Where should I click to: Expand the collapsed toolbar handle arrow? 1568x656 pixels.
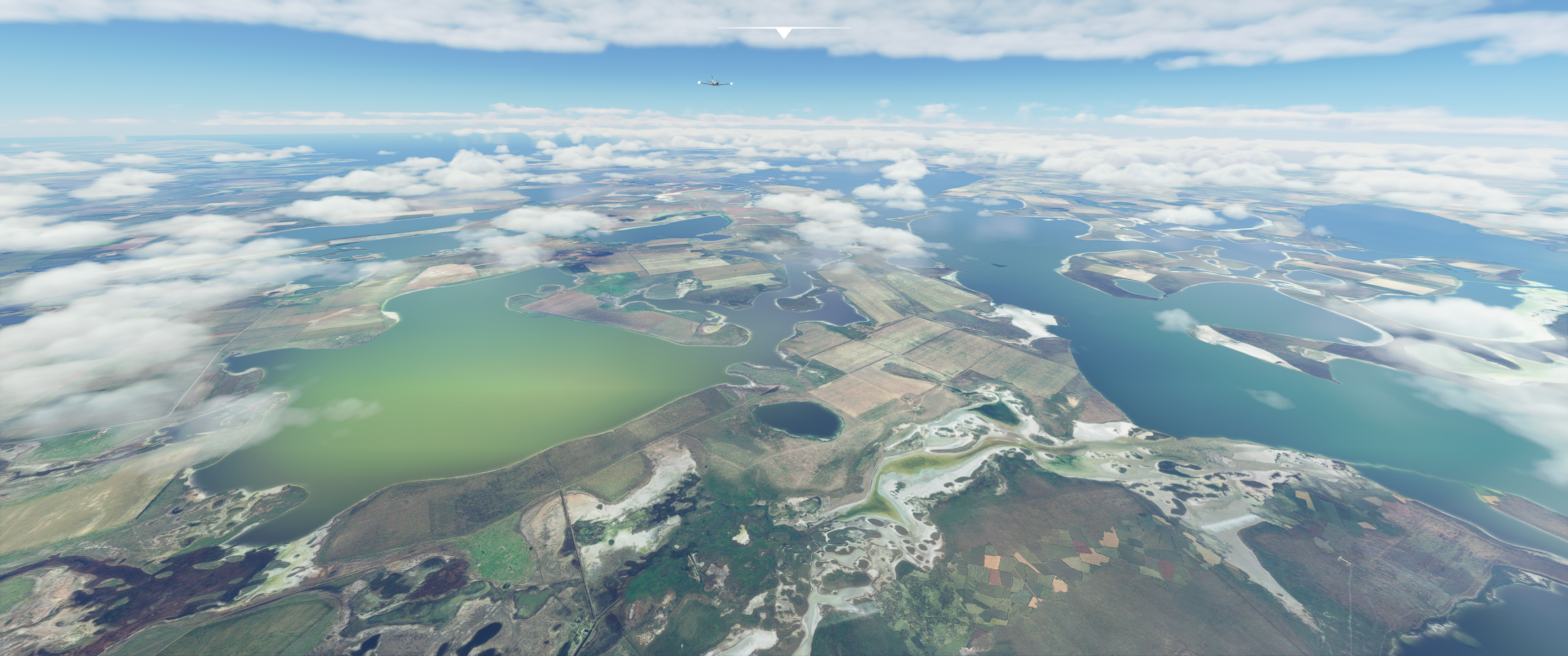point(784,33)
